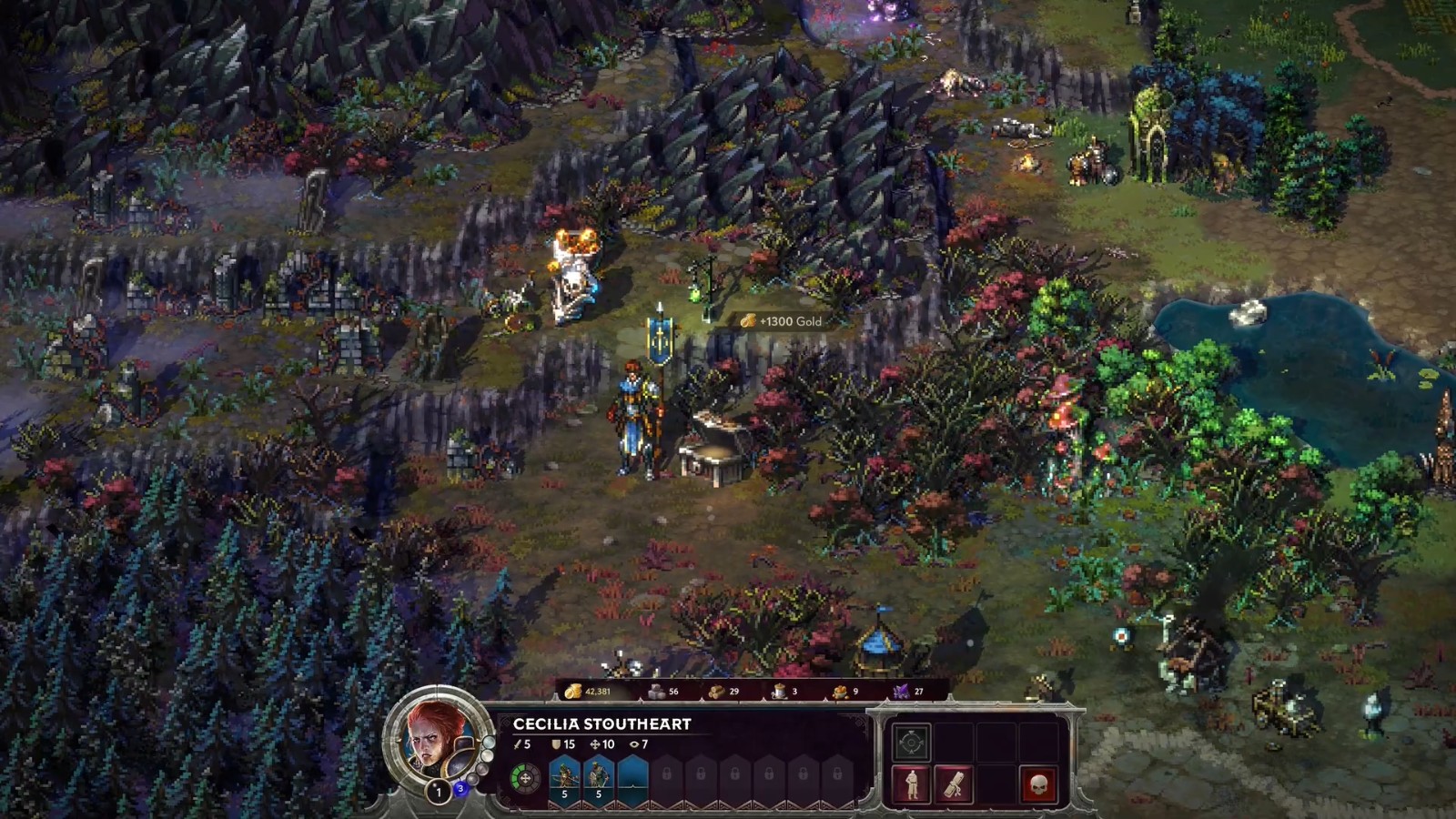Screen dimensions: 1456x819
Task: Click the stone blocks resource icon
Action: (656, 692)
